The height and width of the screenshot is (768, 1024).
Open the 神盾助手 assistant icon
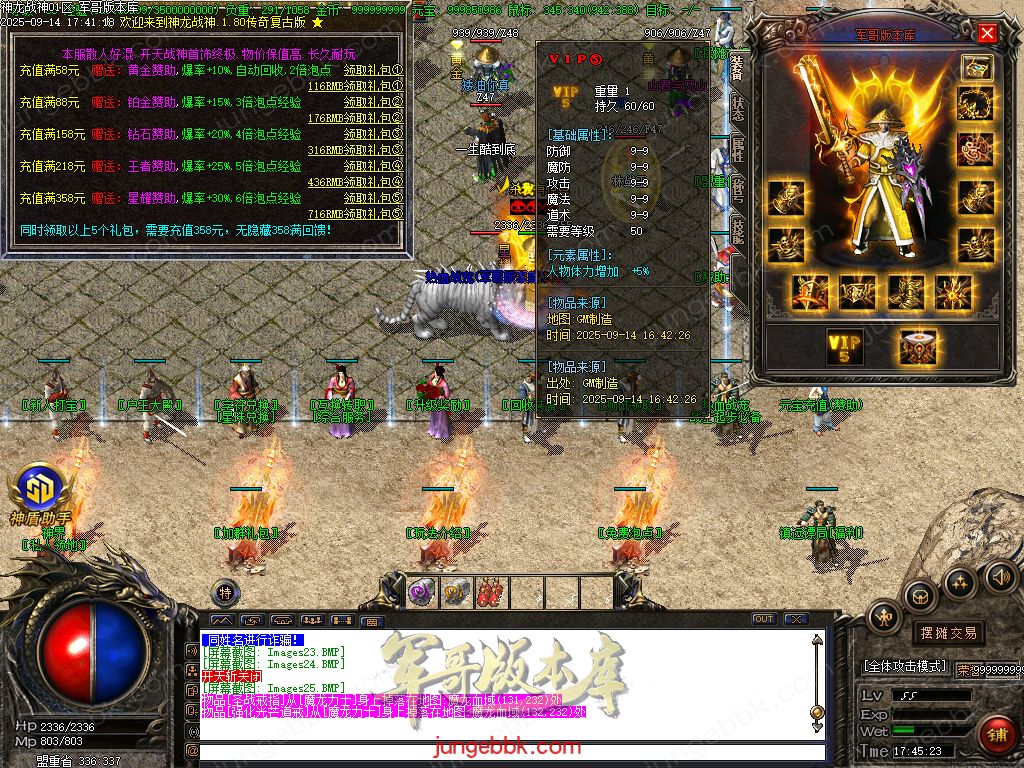[x=40, y=490]
